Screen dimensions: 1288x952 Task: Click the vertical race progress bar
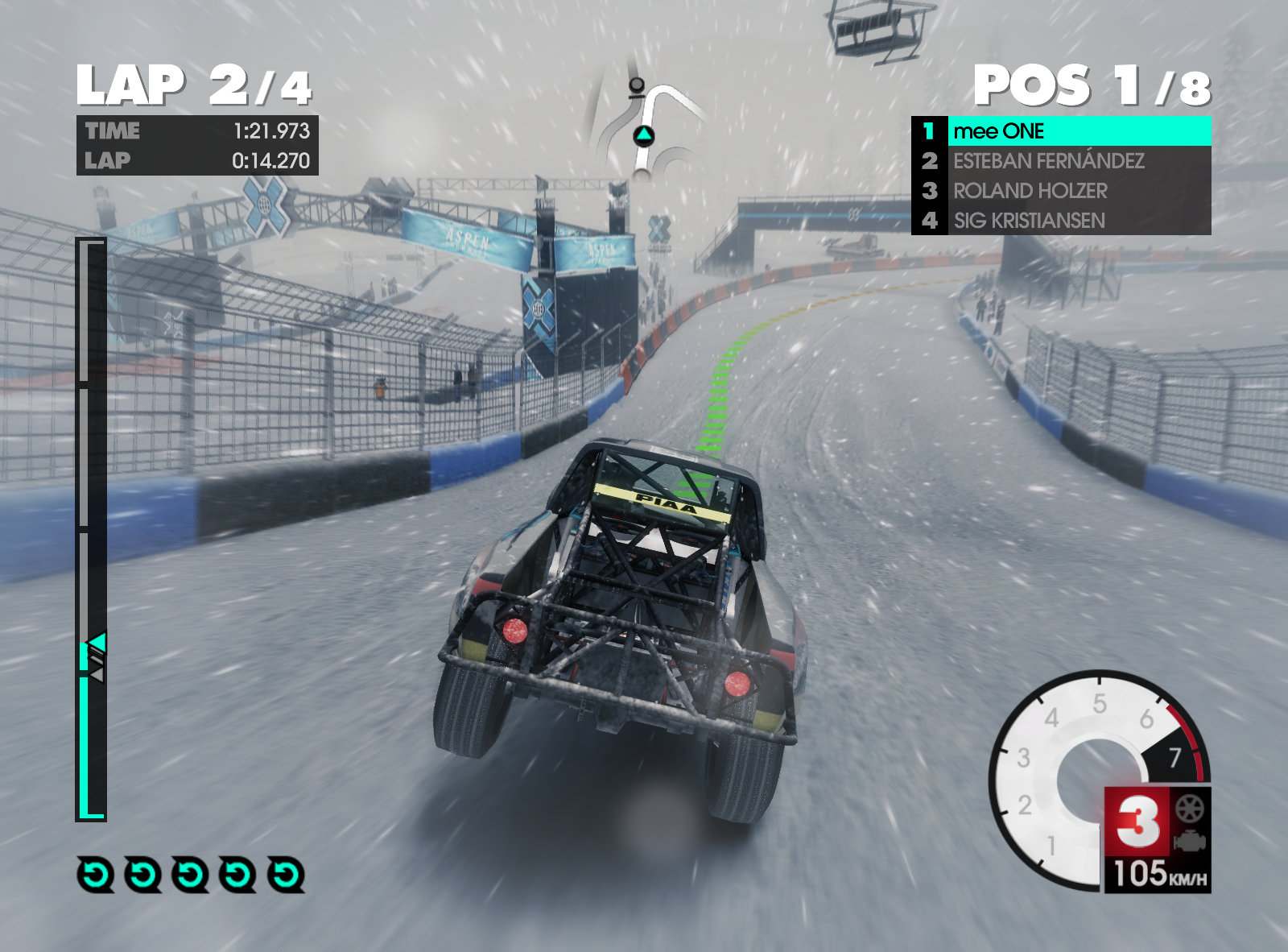92,529
